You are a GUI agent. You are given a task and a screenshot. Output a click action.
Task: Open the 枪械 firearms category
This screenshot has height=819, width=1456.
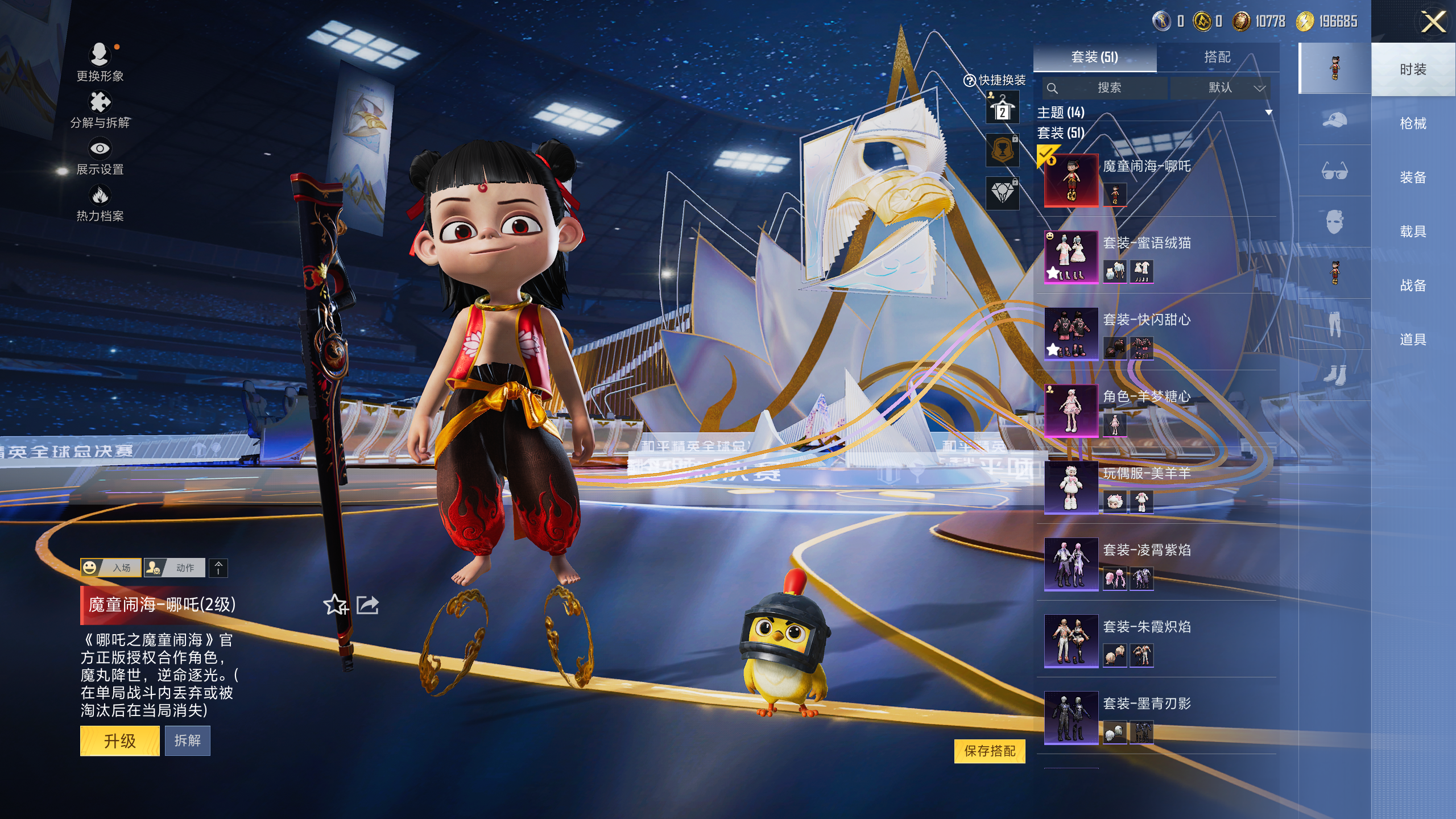pyautogui.click(x=1413, y=123)
